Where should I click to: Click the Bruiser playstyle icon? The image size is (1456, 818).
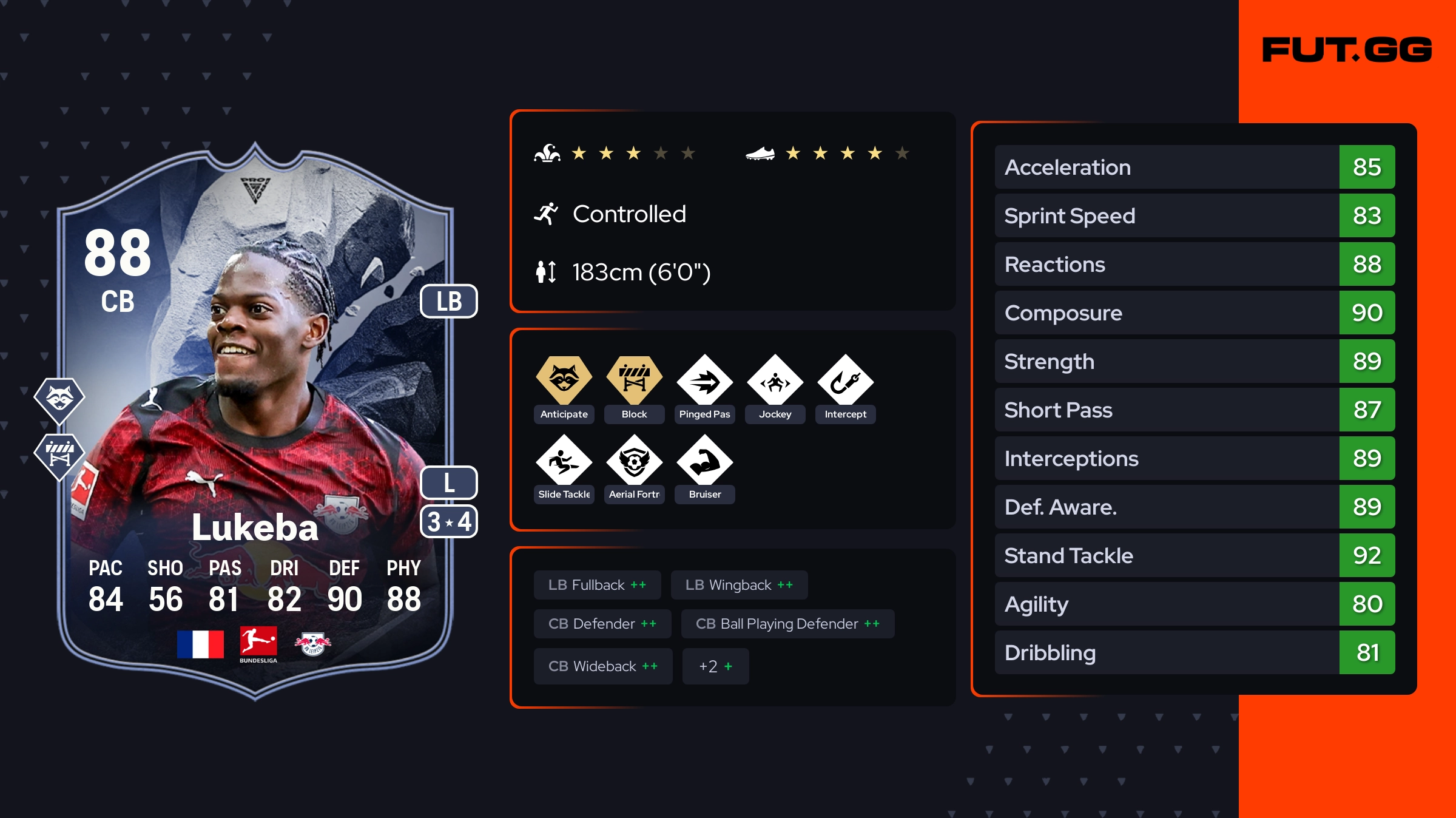(x=705, y=462)
